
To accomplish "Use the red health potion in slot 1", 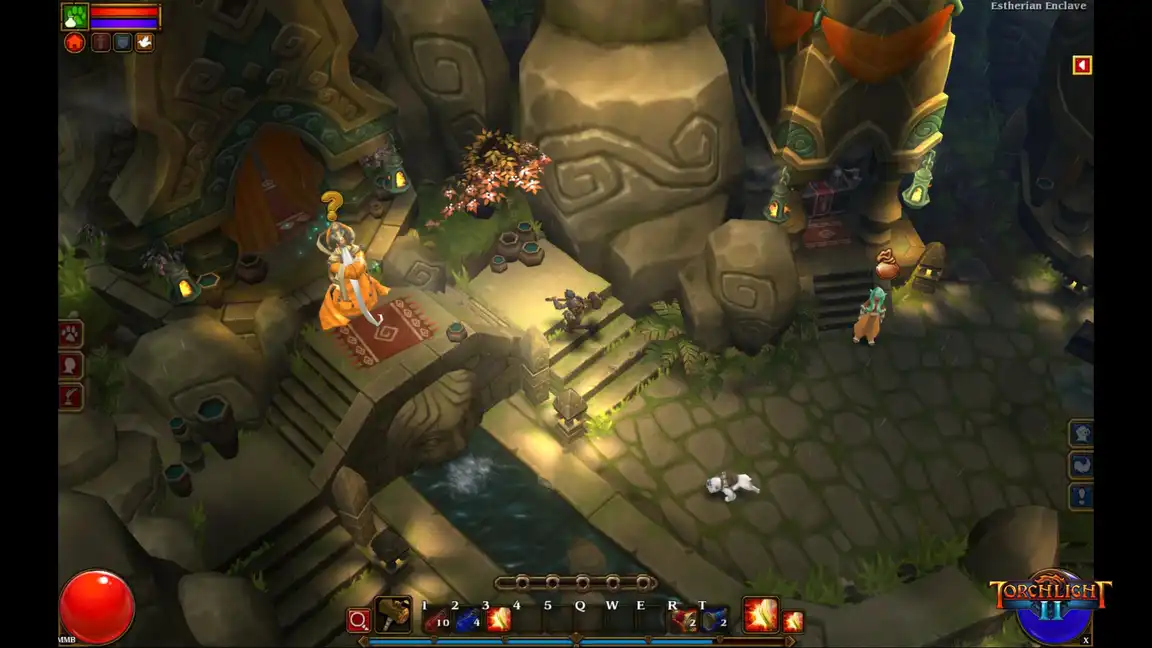I will coord(436,620).
